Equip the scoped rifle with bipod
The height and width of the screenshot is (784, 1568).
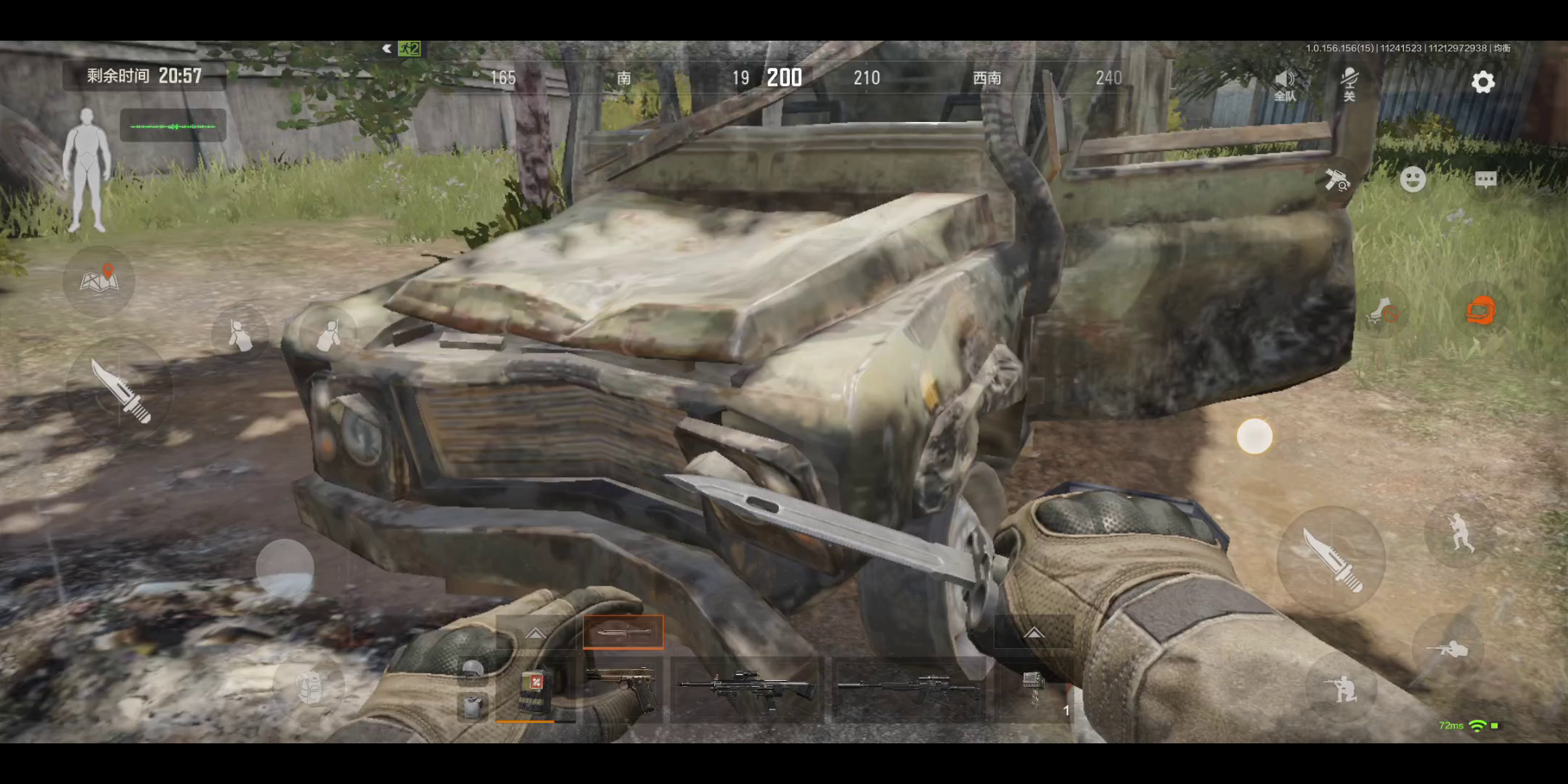(746, 689)
